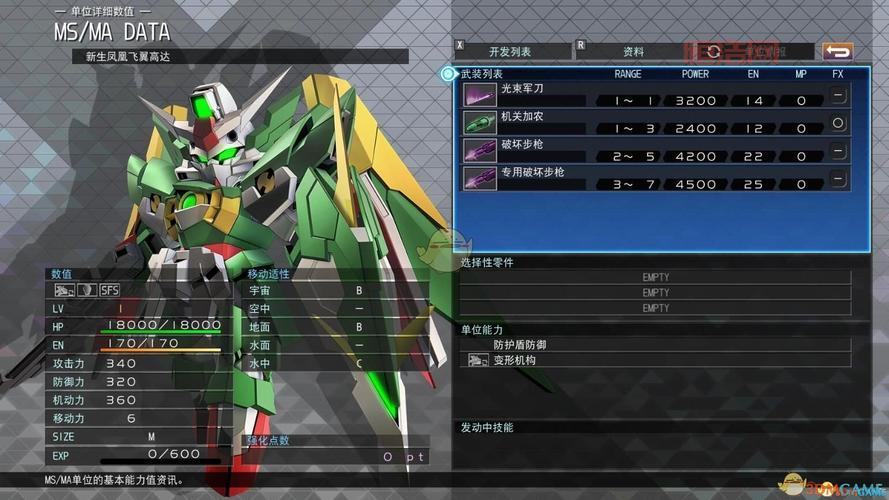Click the orange back arrow button
The width and height of the screenshot is (889, 500).
pyautogui.click(x=837, y=51)
